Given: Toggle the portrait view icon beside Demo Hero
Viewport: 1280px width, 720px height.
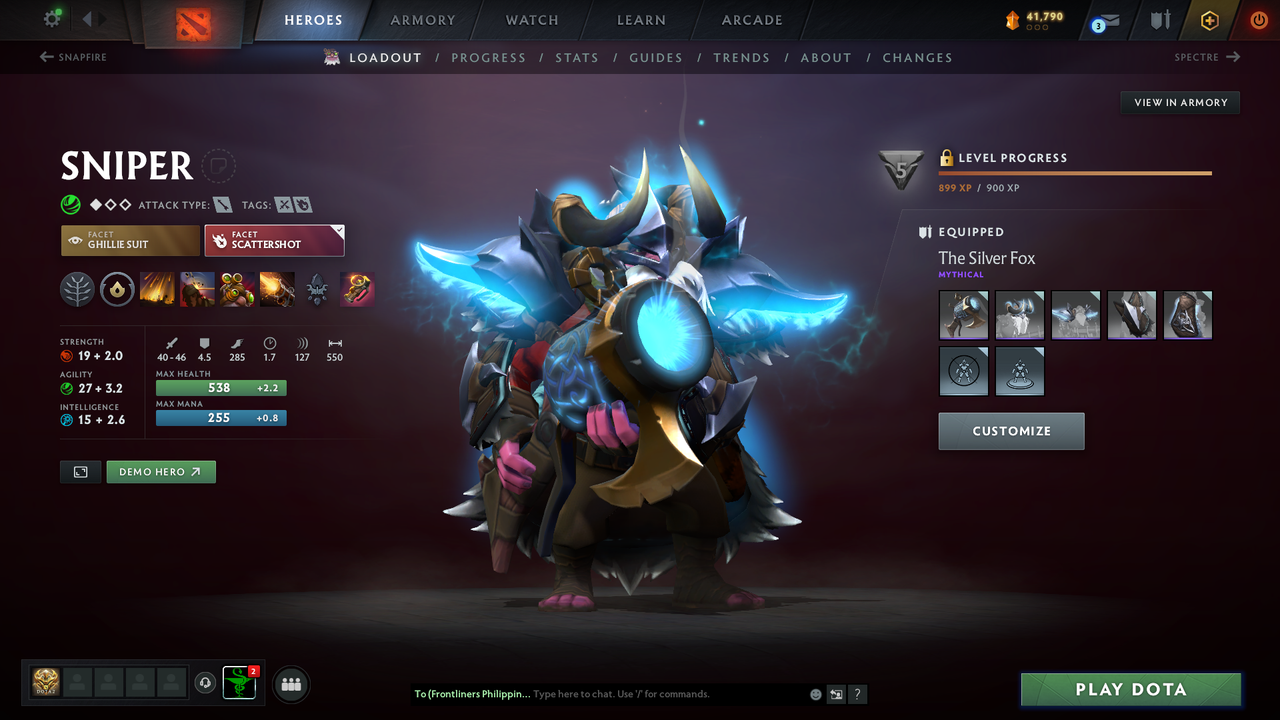Looking at the screenshot, I should pyautogui.click(x=80, y=471).
